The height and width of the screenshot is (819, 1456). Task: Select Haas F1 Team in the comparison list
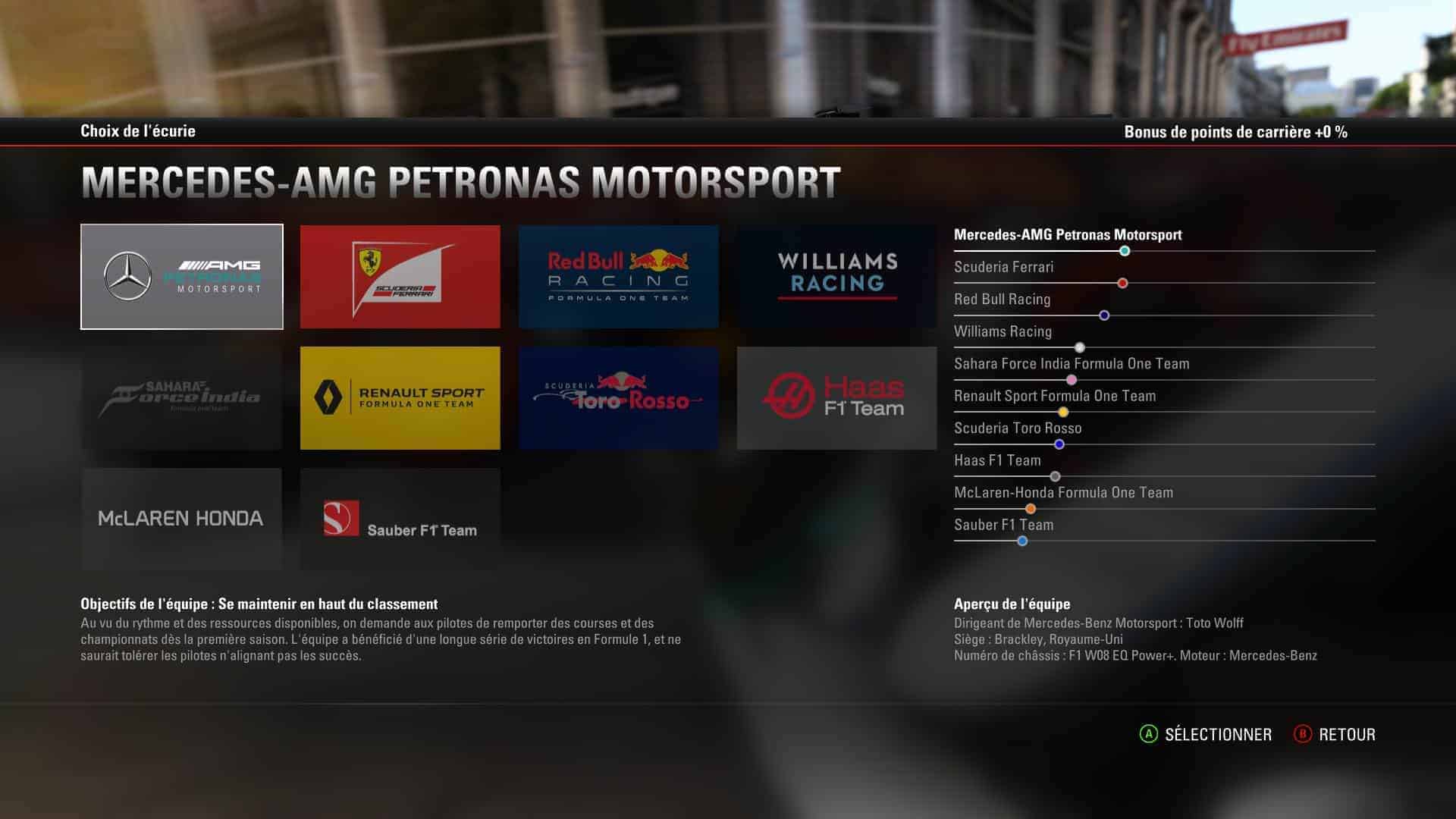click(x=997, y=460)
